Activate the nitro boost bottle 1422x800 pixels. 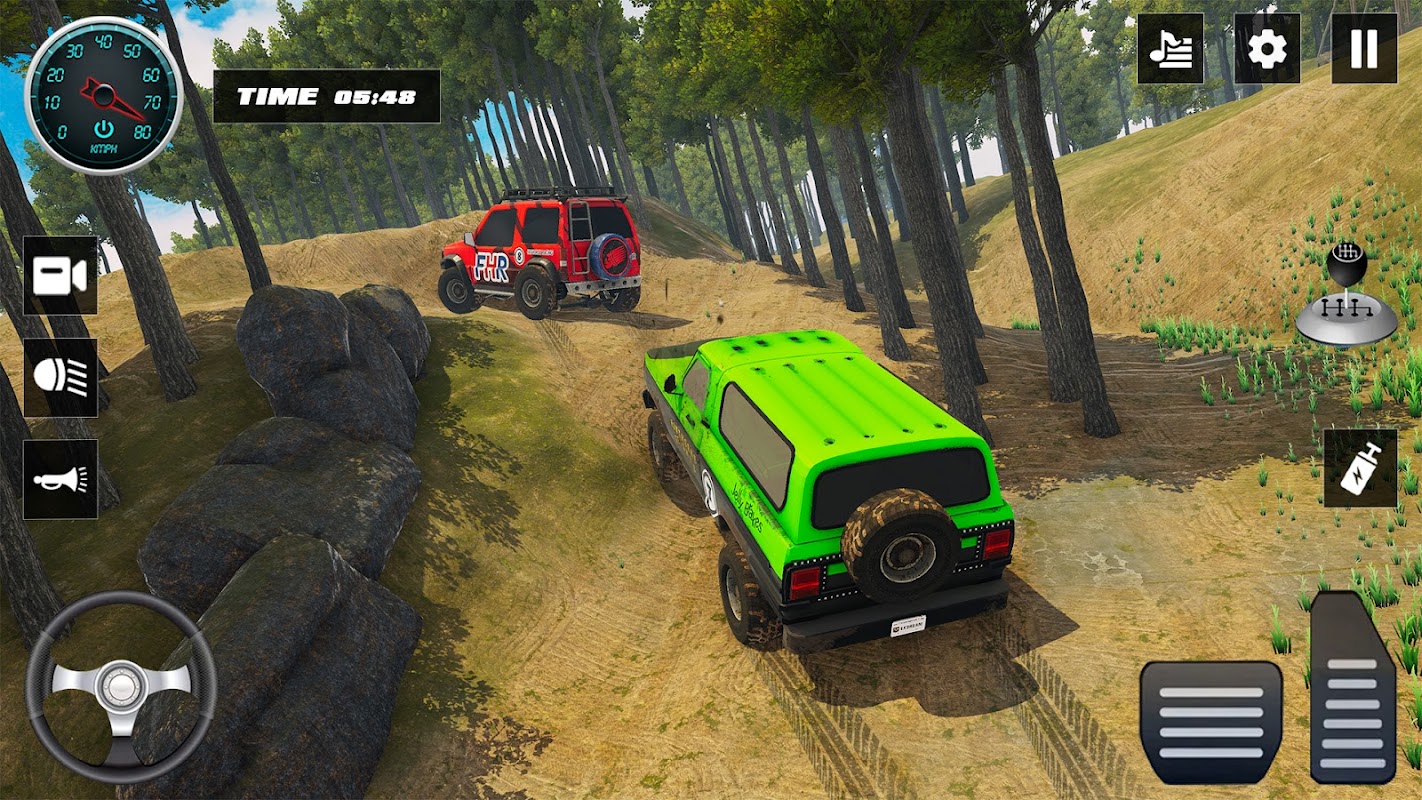click(x=1360, y=468)
